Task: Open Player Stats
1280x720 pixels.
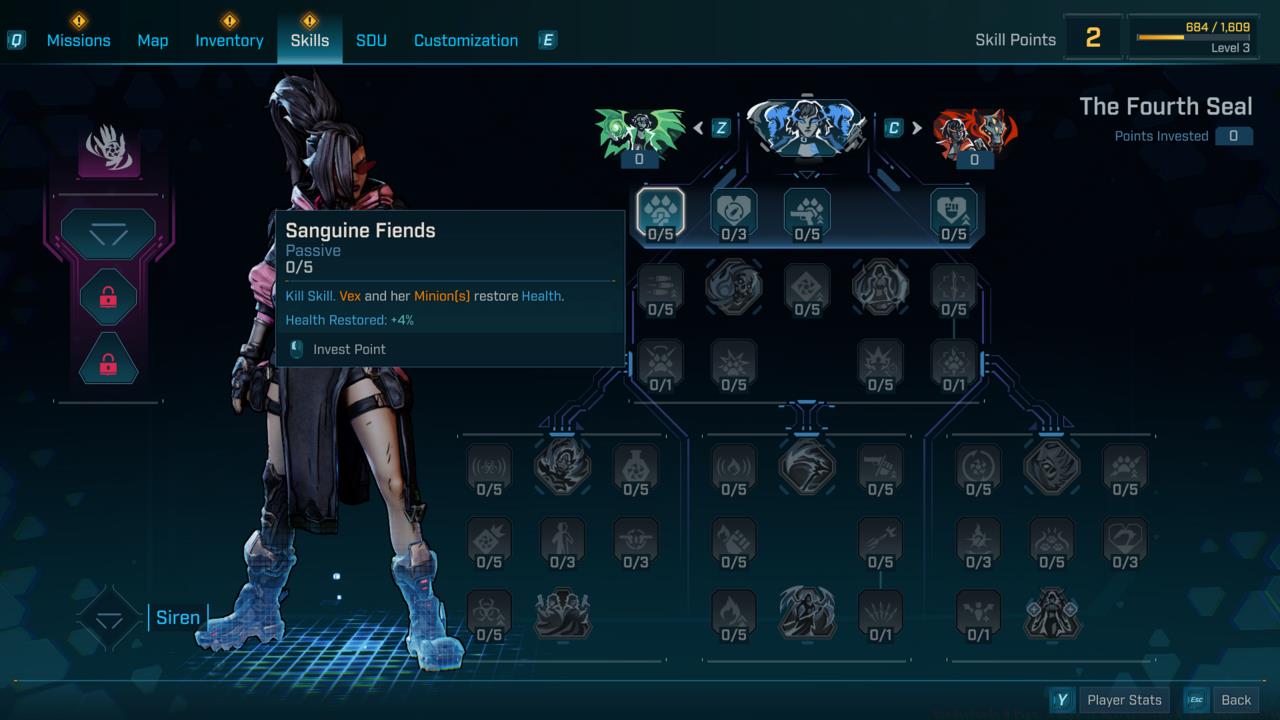Action: [x=1123, y=699]
